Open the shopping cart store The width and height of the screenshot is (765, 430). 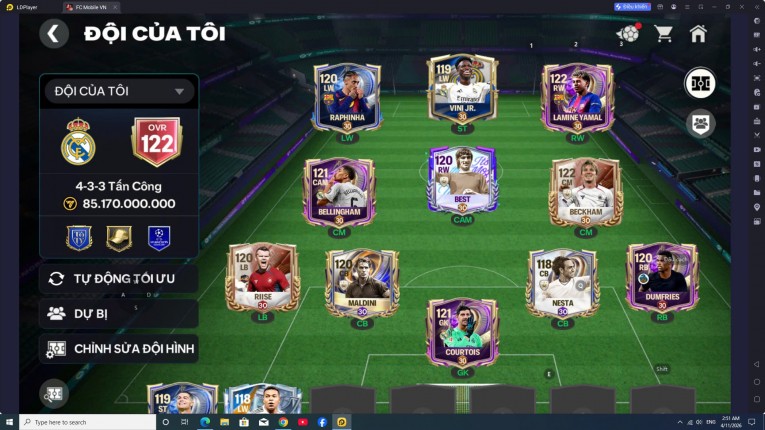point(663,34)
